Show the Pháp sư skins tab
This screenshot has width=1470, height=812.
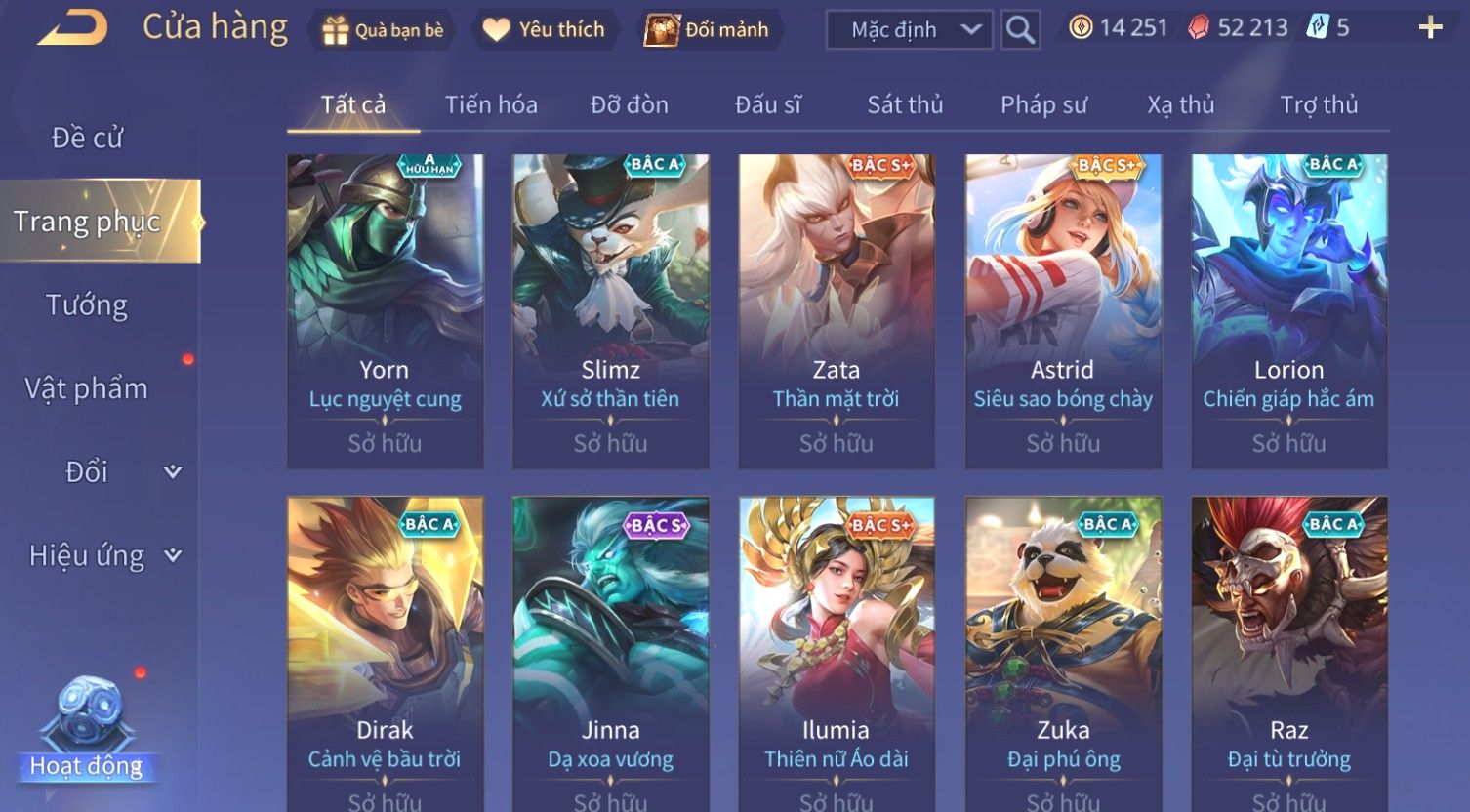click(1043, 104)
